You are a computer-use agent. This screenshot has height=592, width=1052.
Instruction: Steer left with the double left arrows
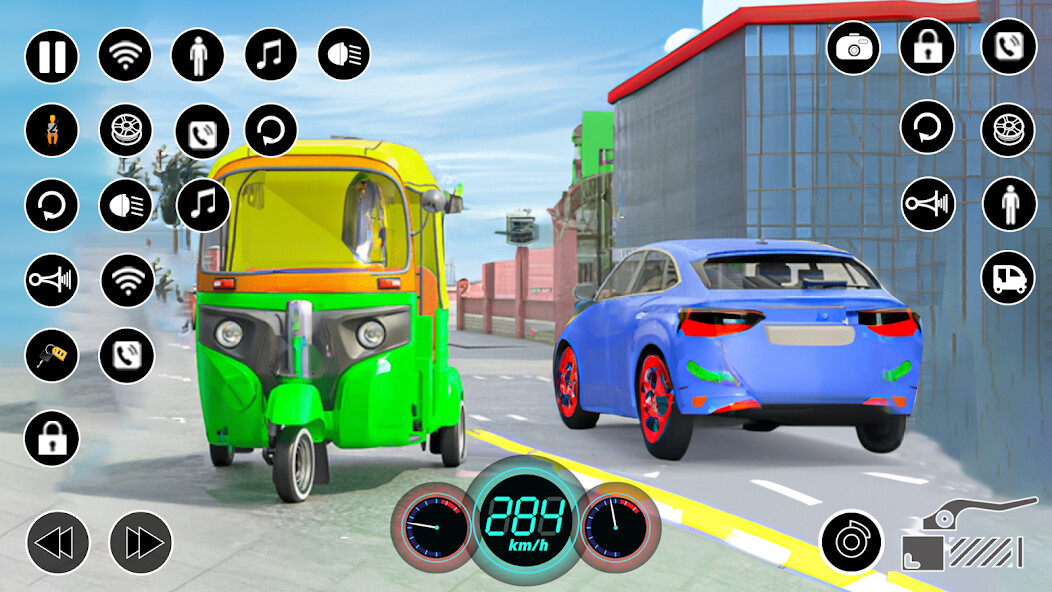(58, 543)
